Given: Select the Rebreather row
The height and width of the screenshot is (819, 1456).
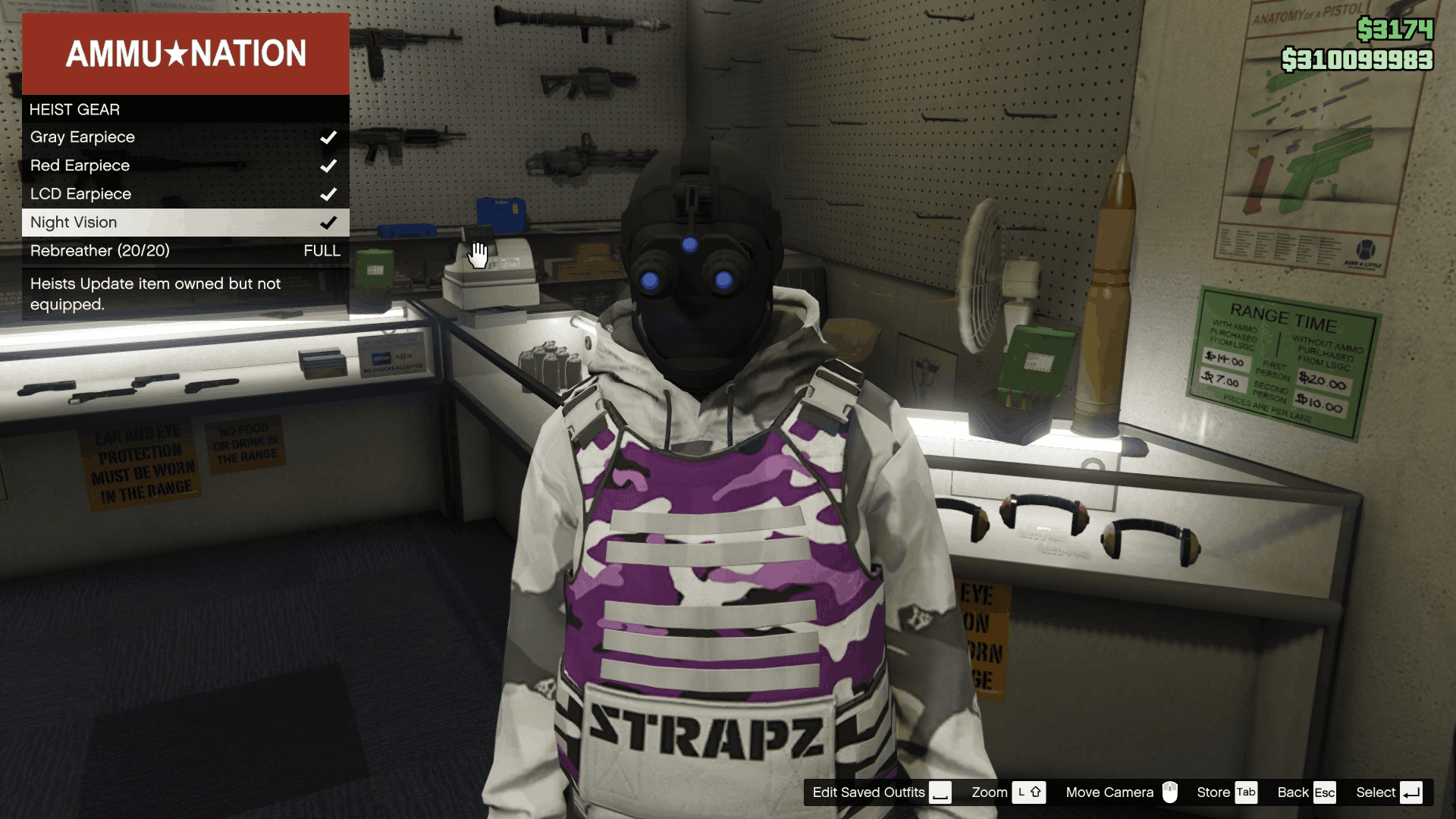Looking at the screenshot, I should (x=185, y=251).
